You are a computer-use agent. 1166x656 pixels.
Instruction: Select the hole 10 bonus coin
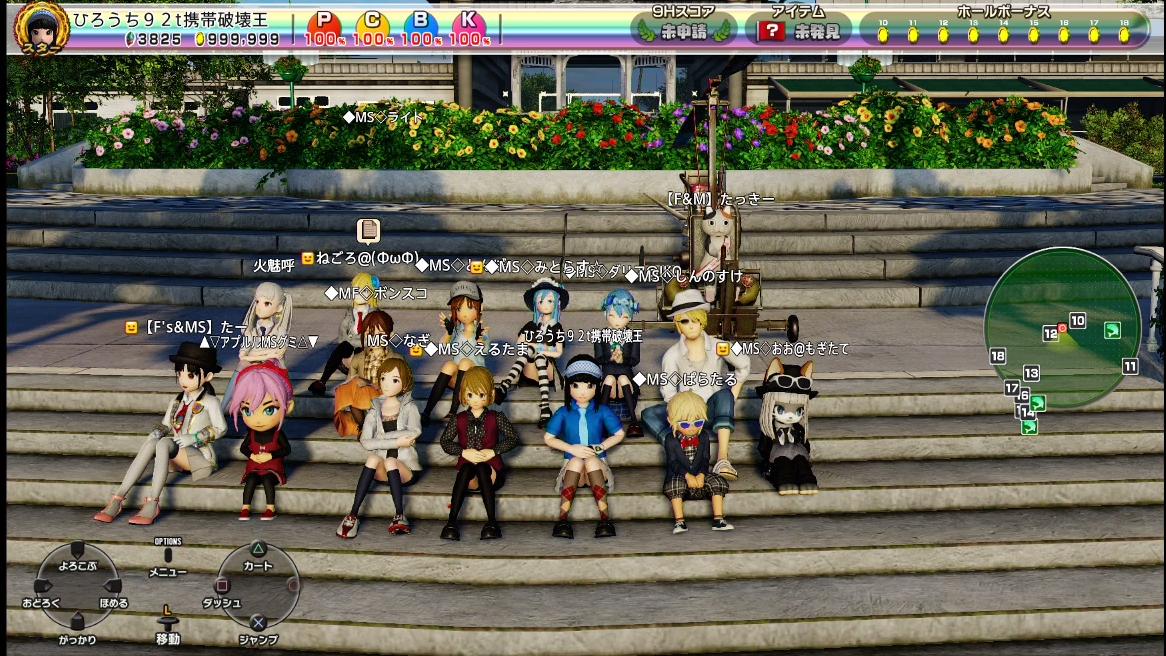click(x=882, y=34)
